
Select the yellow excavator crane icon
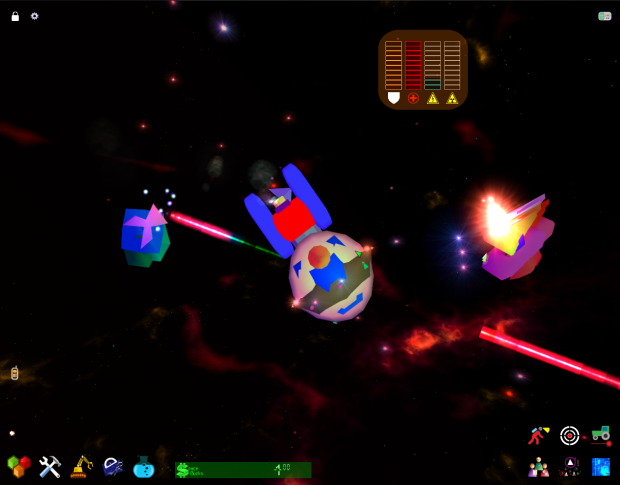[82, 467]
